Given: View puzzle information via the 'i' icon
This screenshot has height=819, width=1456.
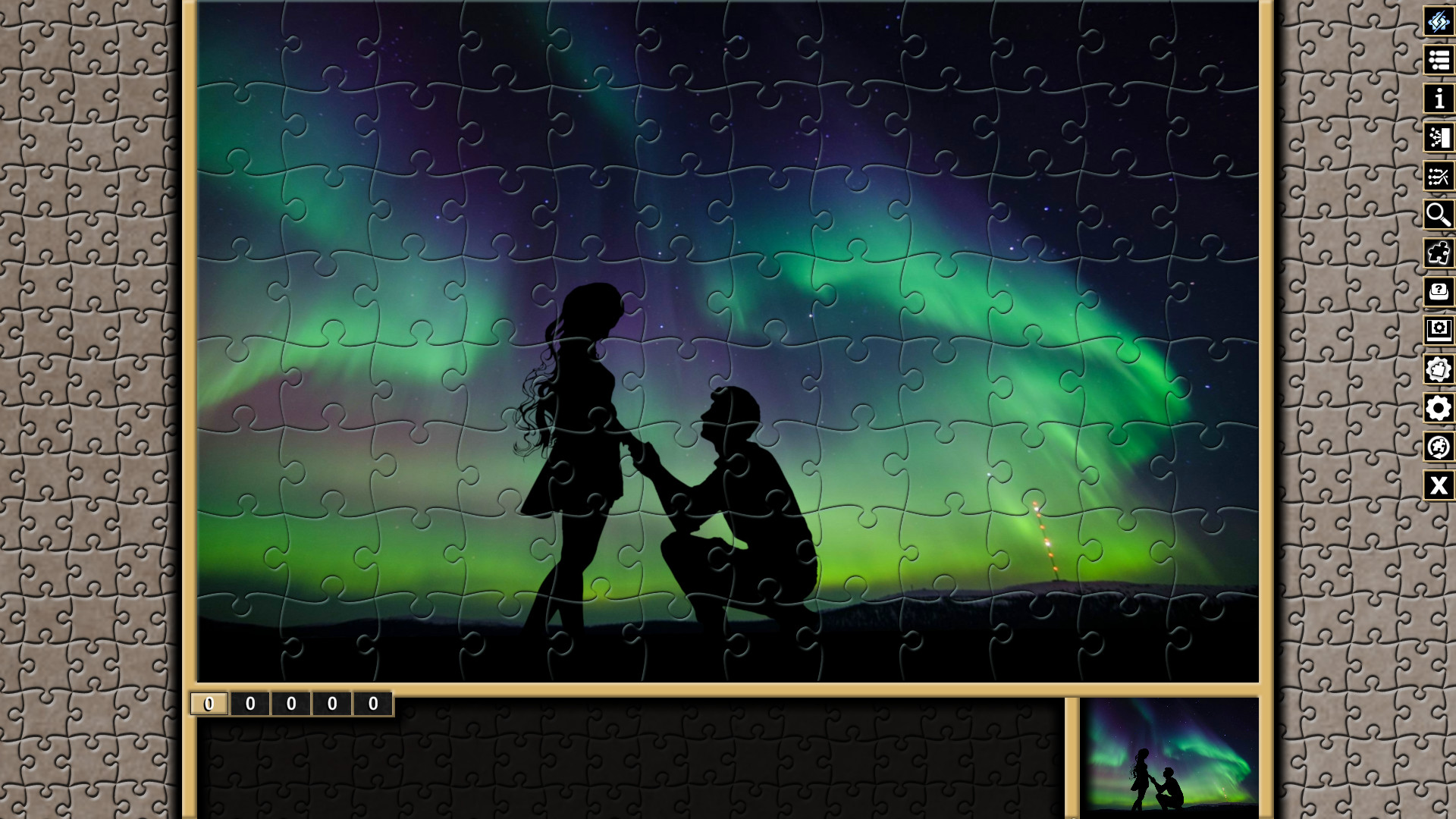Looking at the screenshot, I should 1438,98.
